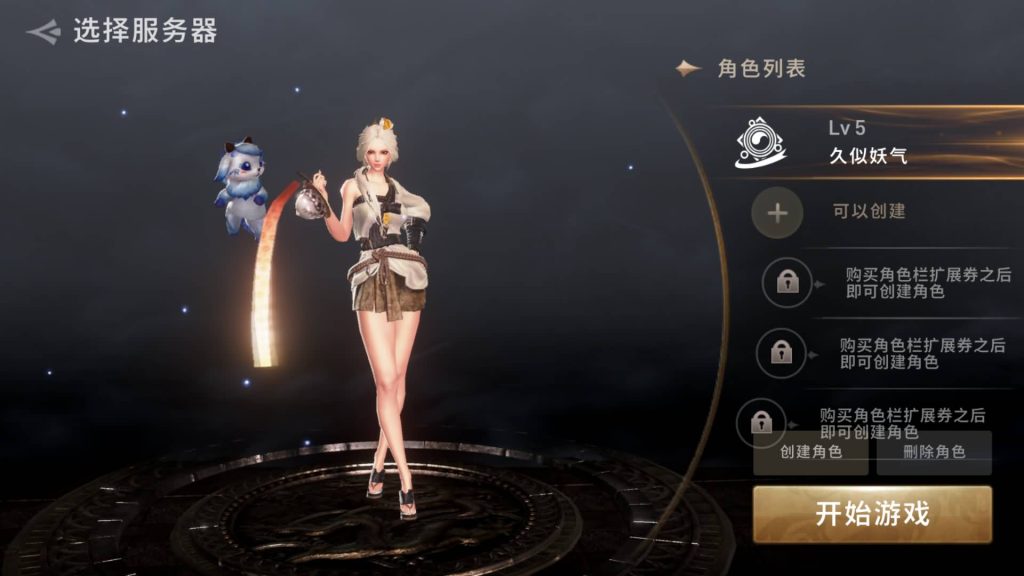Click the 删除角色 button
Image resolution: width=1024 pixels, height=576 pixels.
pyautogui.click(x=934, y=453)
